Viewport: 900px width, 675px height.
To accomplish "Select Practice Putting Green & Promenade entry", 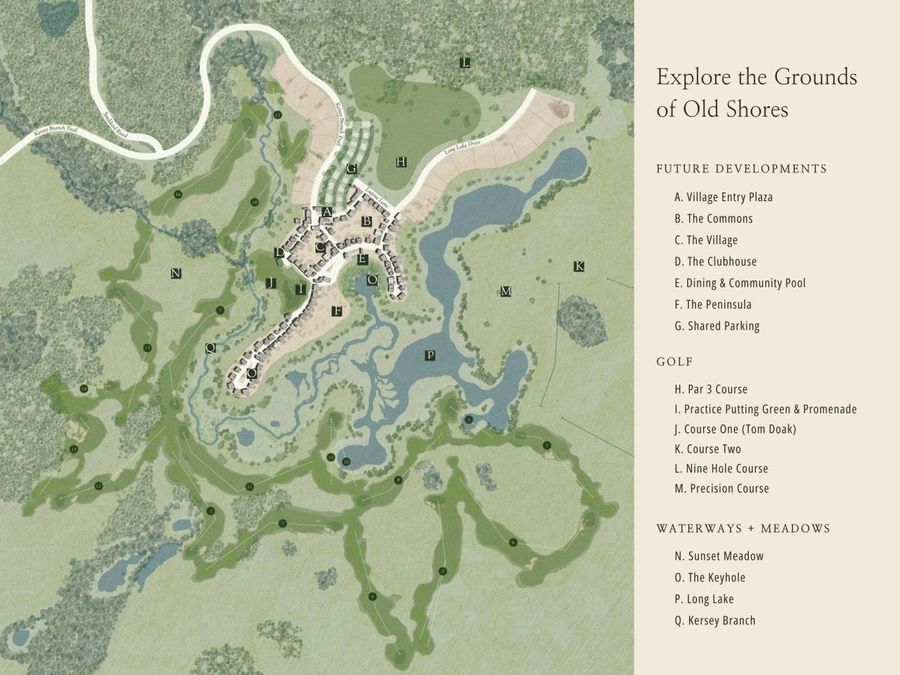I will tap(765, 409).
